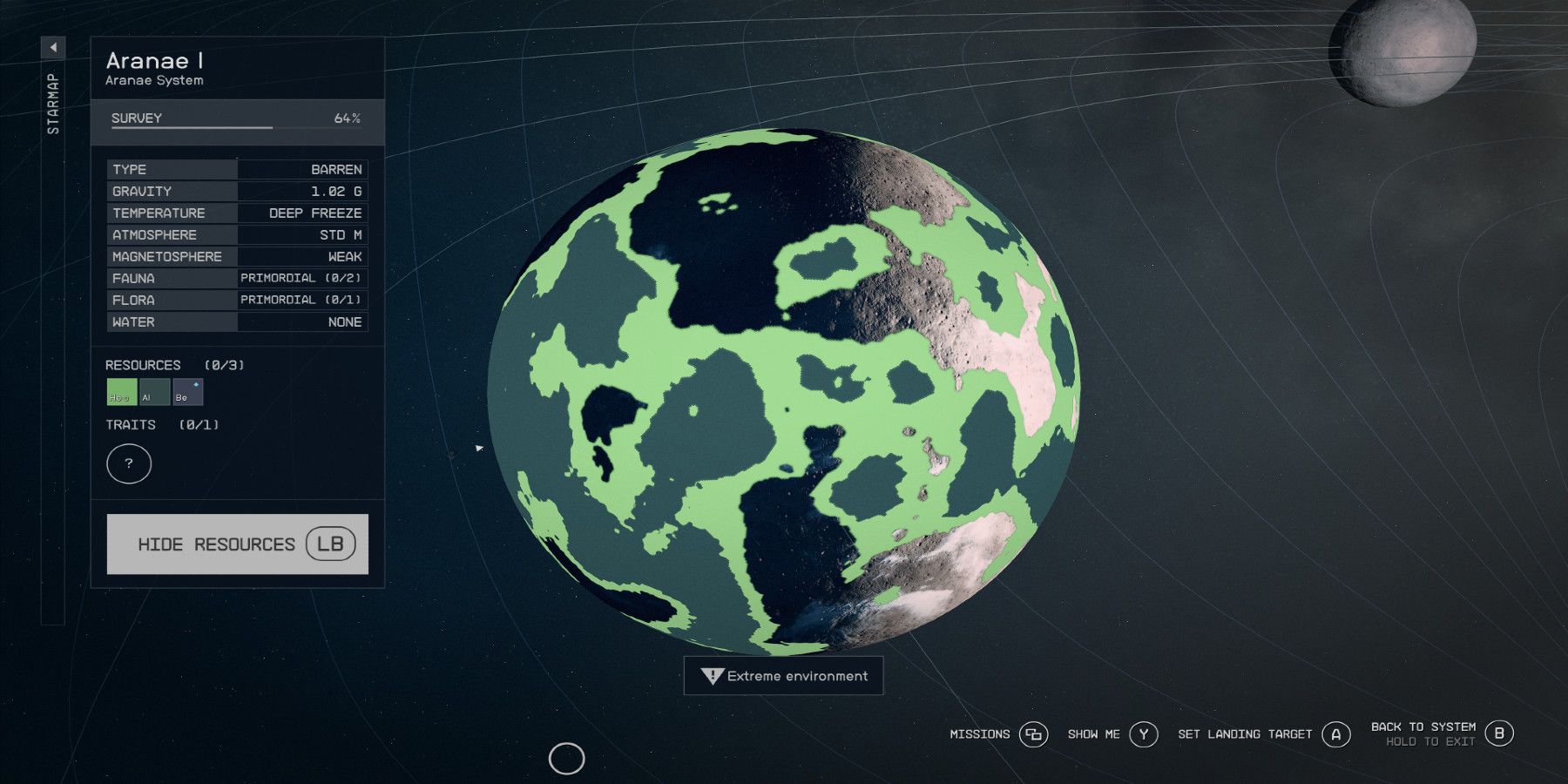Select the Al resource icon
The width and height of the screenshot is (1568, 784).
[x=155, y=393]
